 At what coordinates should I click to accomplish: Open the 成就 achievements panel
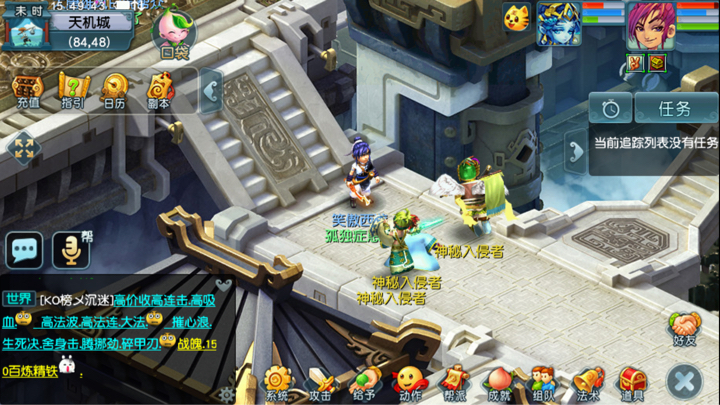pos(499,383)
